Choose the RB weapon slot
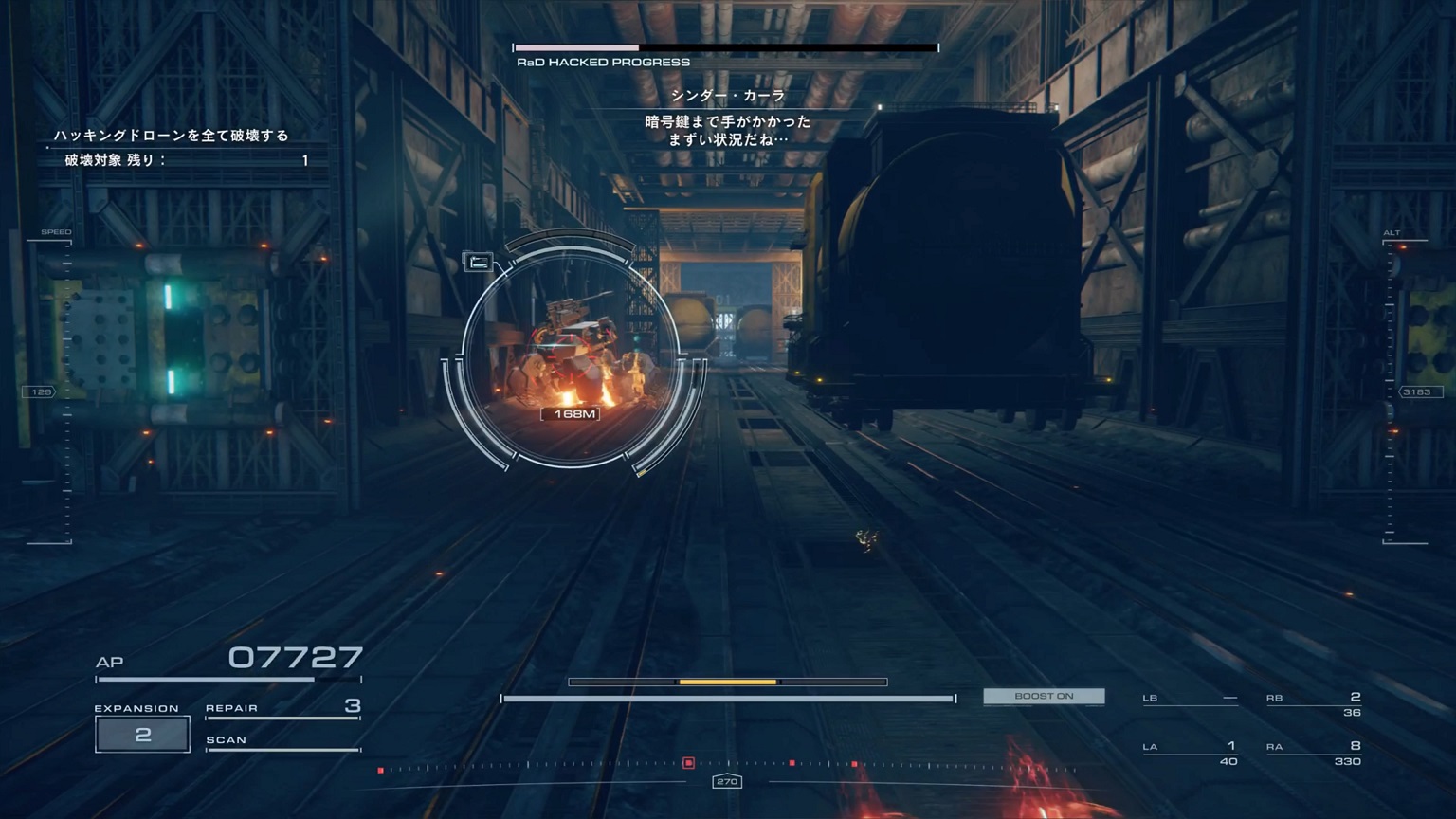 (x=1313, y=703)
